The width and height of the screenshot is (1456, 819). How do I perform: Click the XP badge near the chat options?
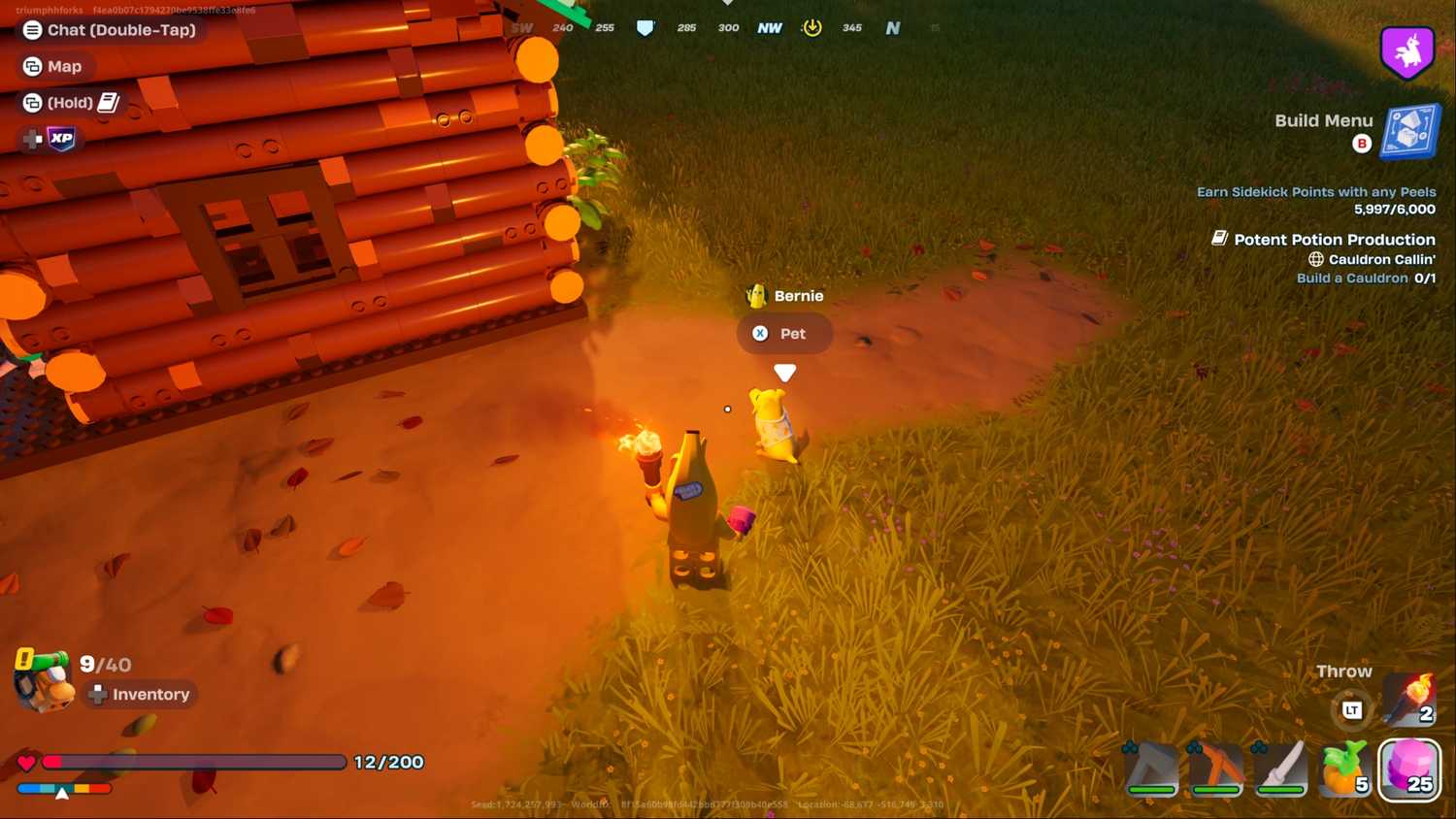60,139
